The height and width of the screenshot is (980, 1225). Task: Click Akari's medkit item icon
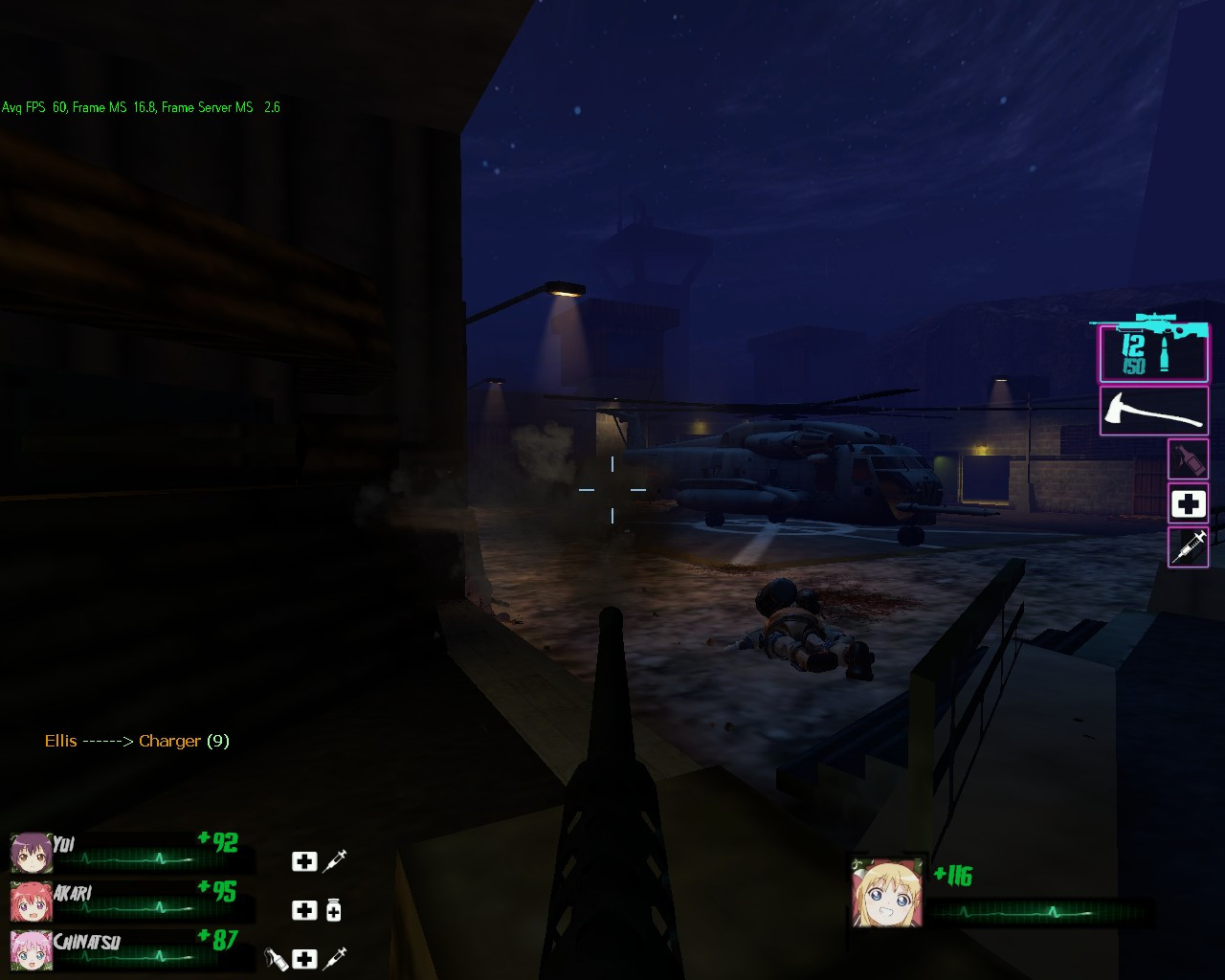(x=303, y=910)
